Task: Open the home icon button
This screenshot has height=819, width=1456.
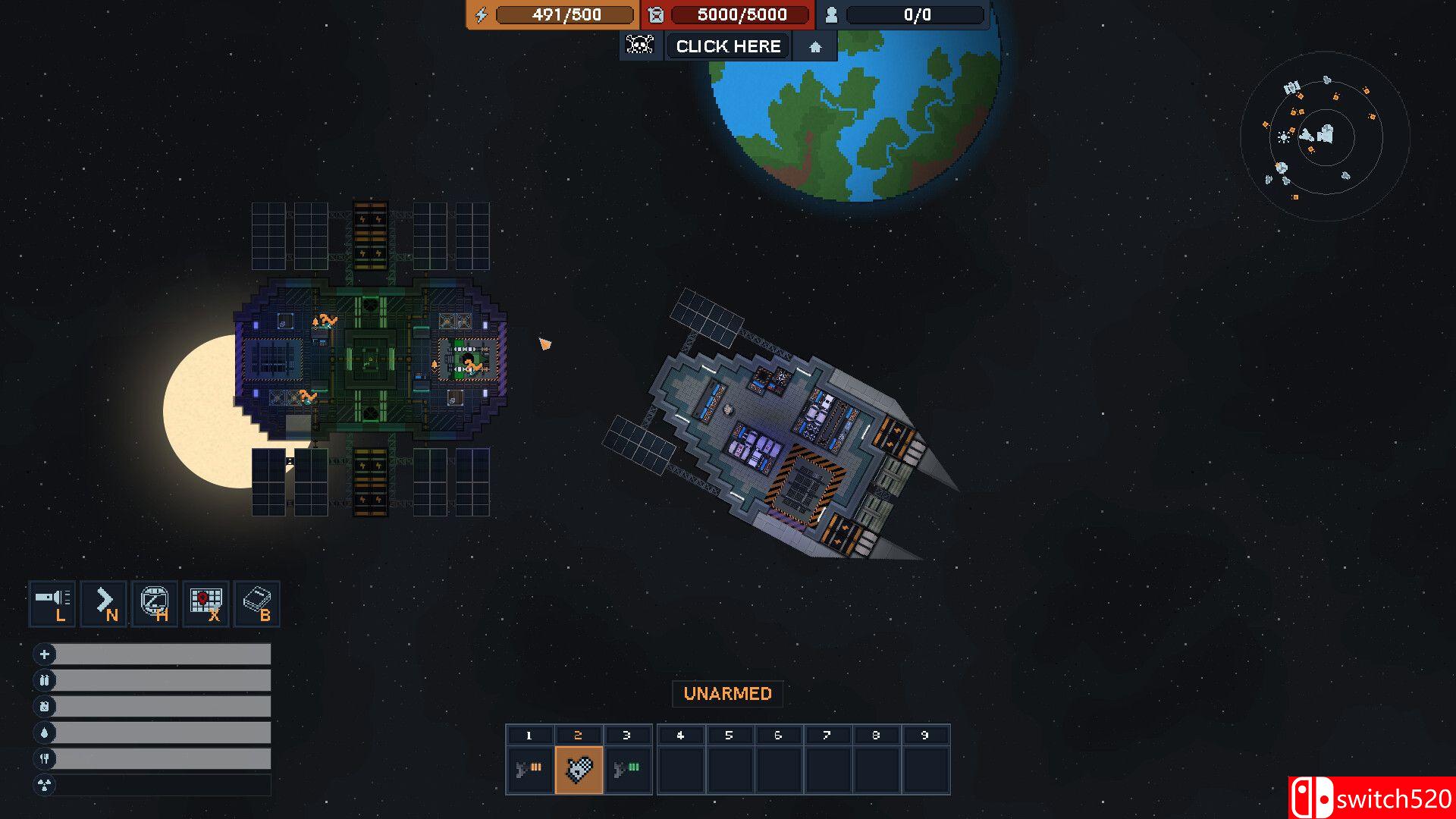Action: point(815,47)
